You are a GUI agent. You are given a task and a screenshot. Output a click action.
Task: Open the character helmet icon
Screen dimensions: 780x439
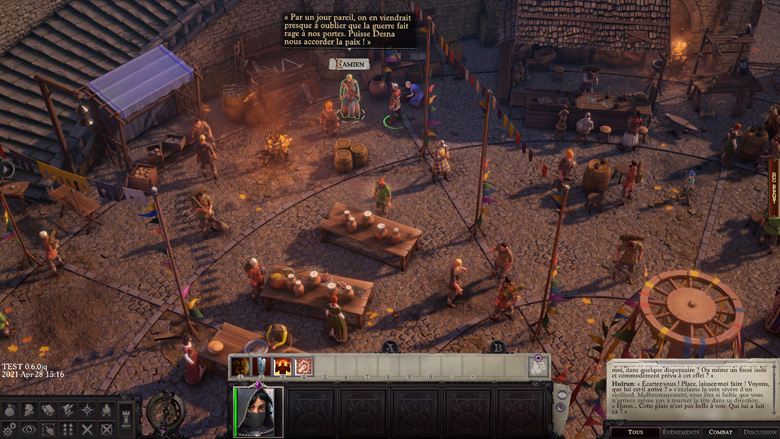pos(29,410)
